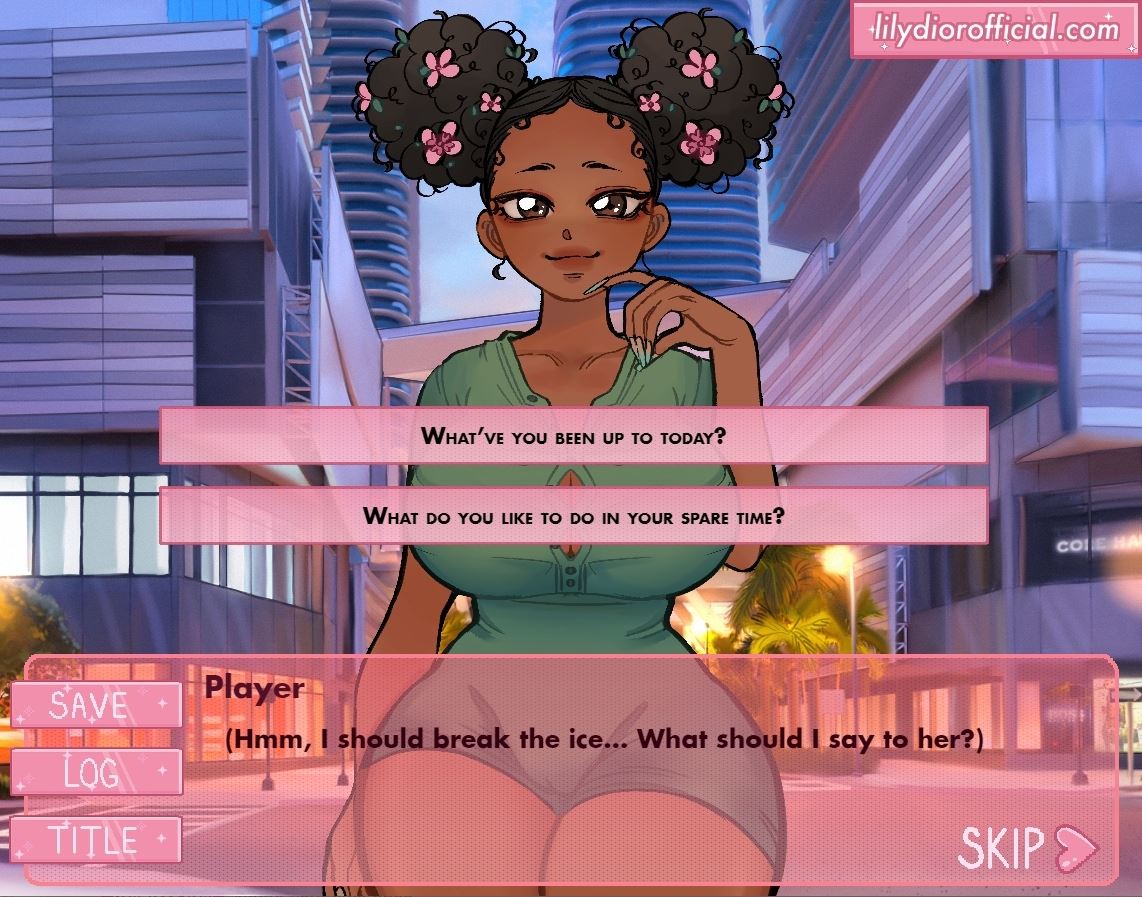Skip the dialogue with the heart button

pos(1027,848)
